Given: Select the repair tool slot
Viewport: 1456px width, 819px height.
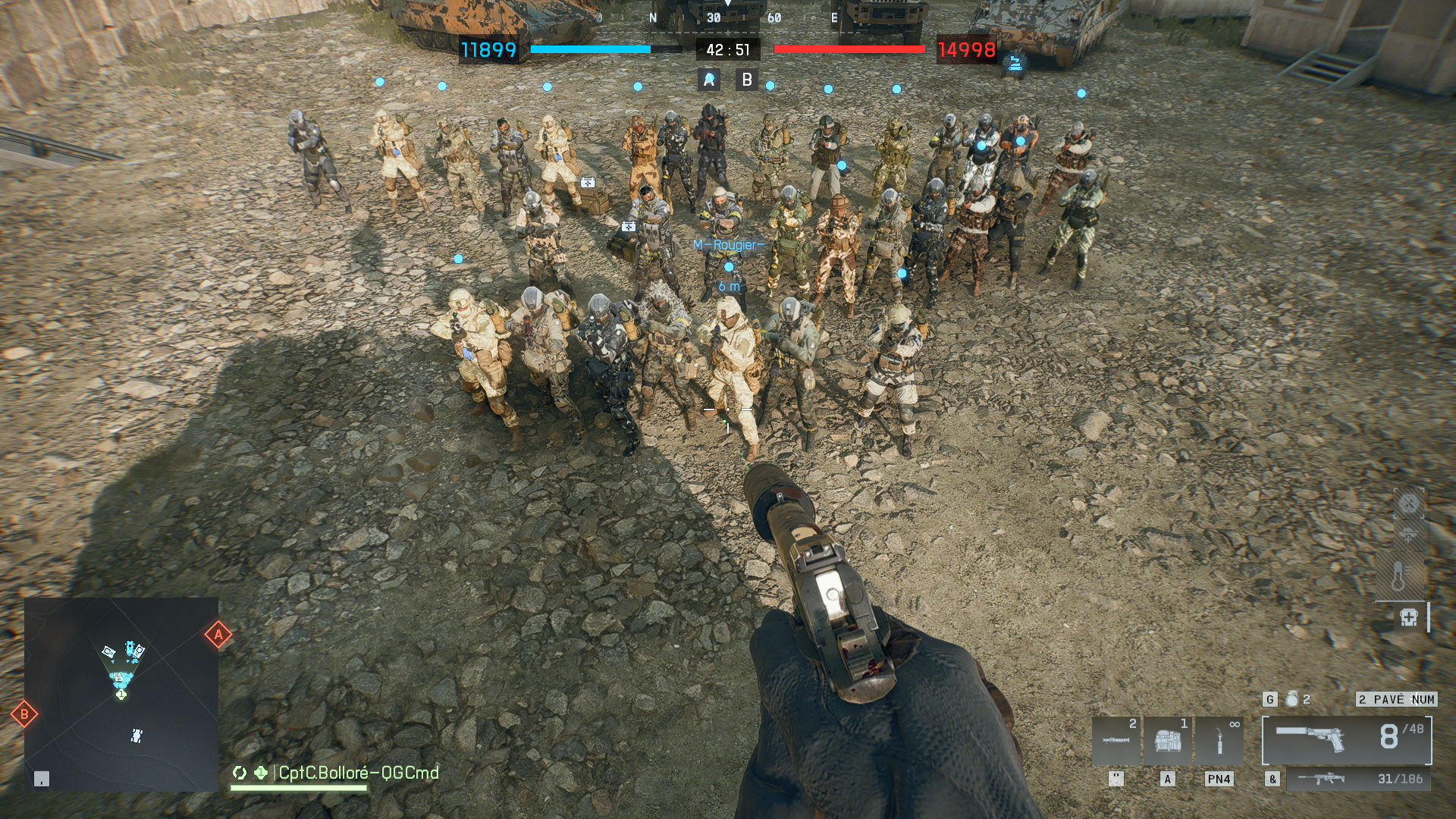Looking at the screenshot, I should tap(1219, 740).
